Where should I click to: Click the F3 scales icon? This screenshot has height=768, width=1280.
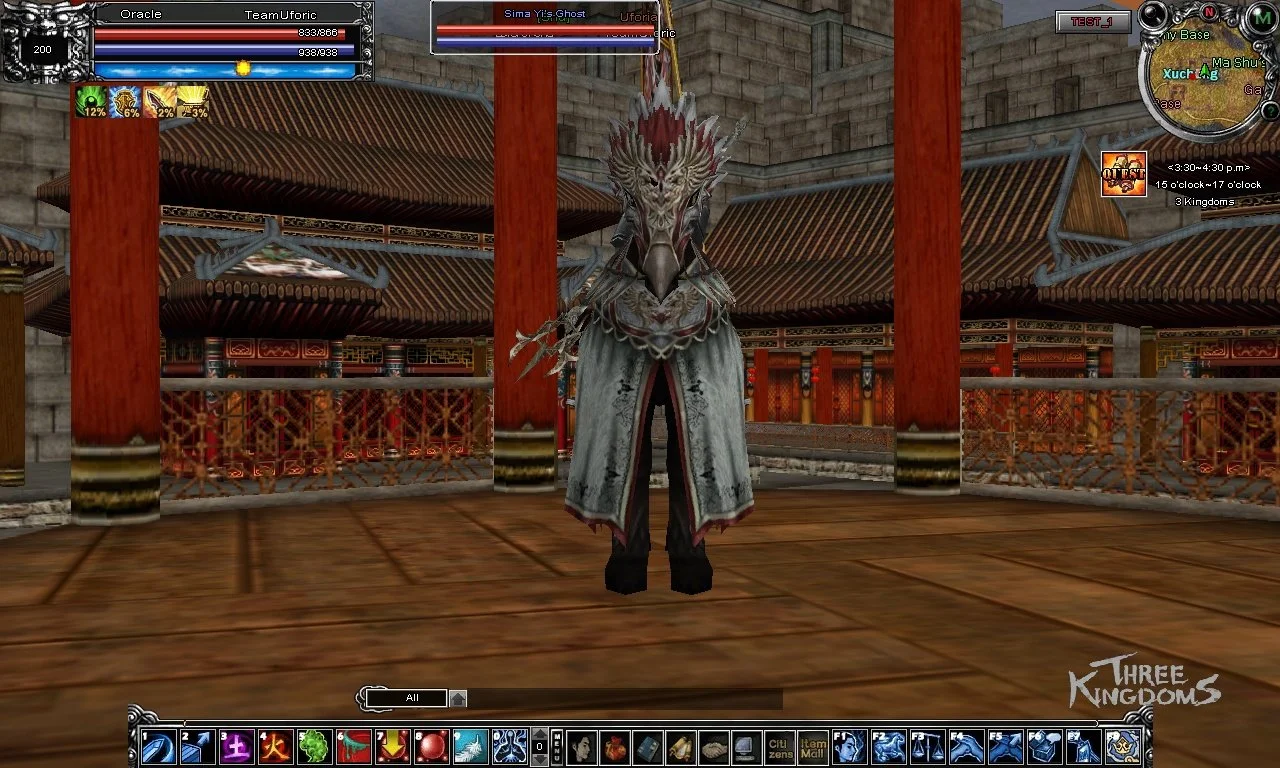[927, 744]
